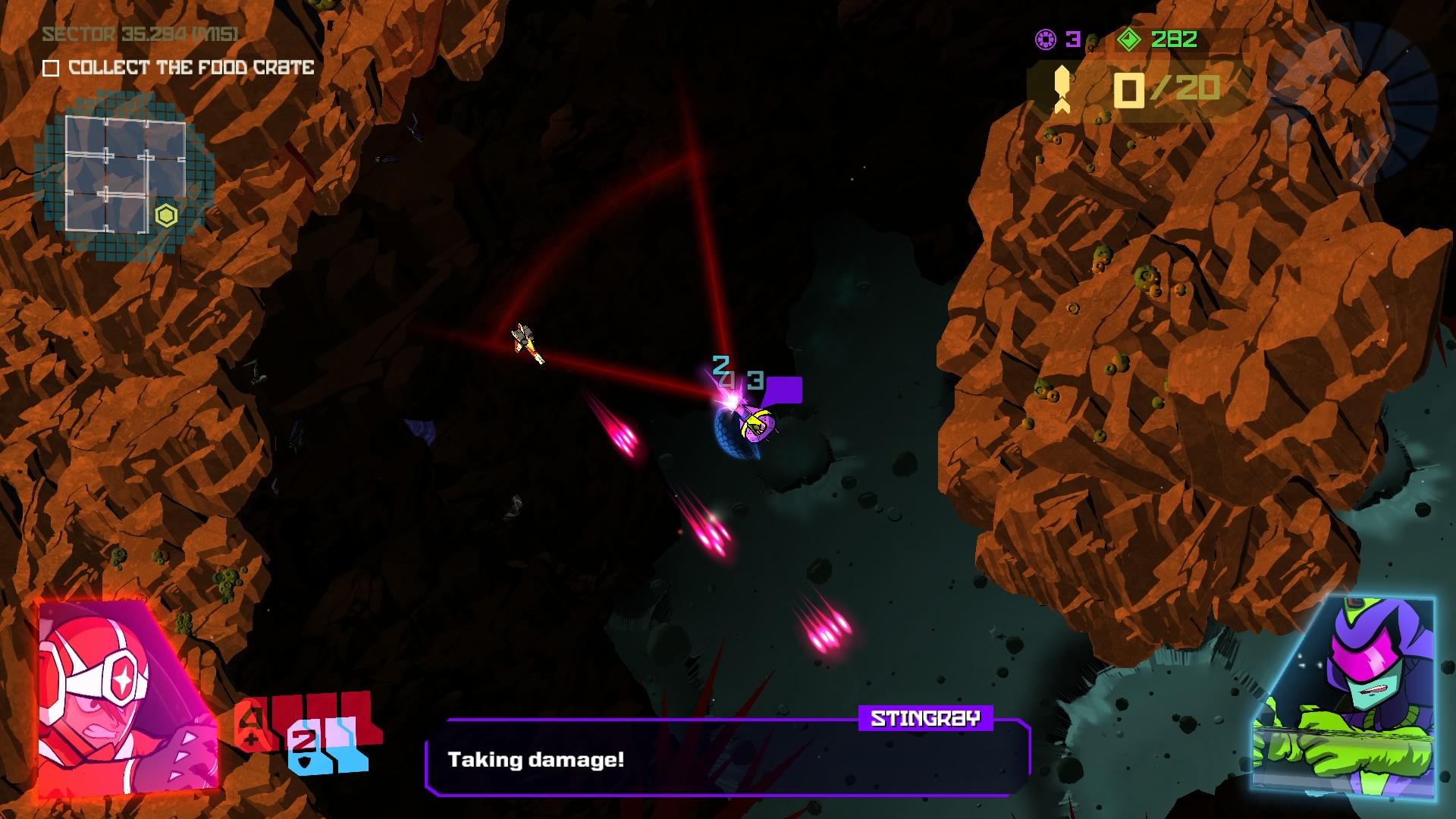Click the Stingray dialogue box
The height and width of the screenshot is (819, 1456).
pyautogui.click(x=728, y=758)
